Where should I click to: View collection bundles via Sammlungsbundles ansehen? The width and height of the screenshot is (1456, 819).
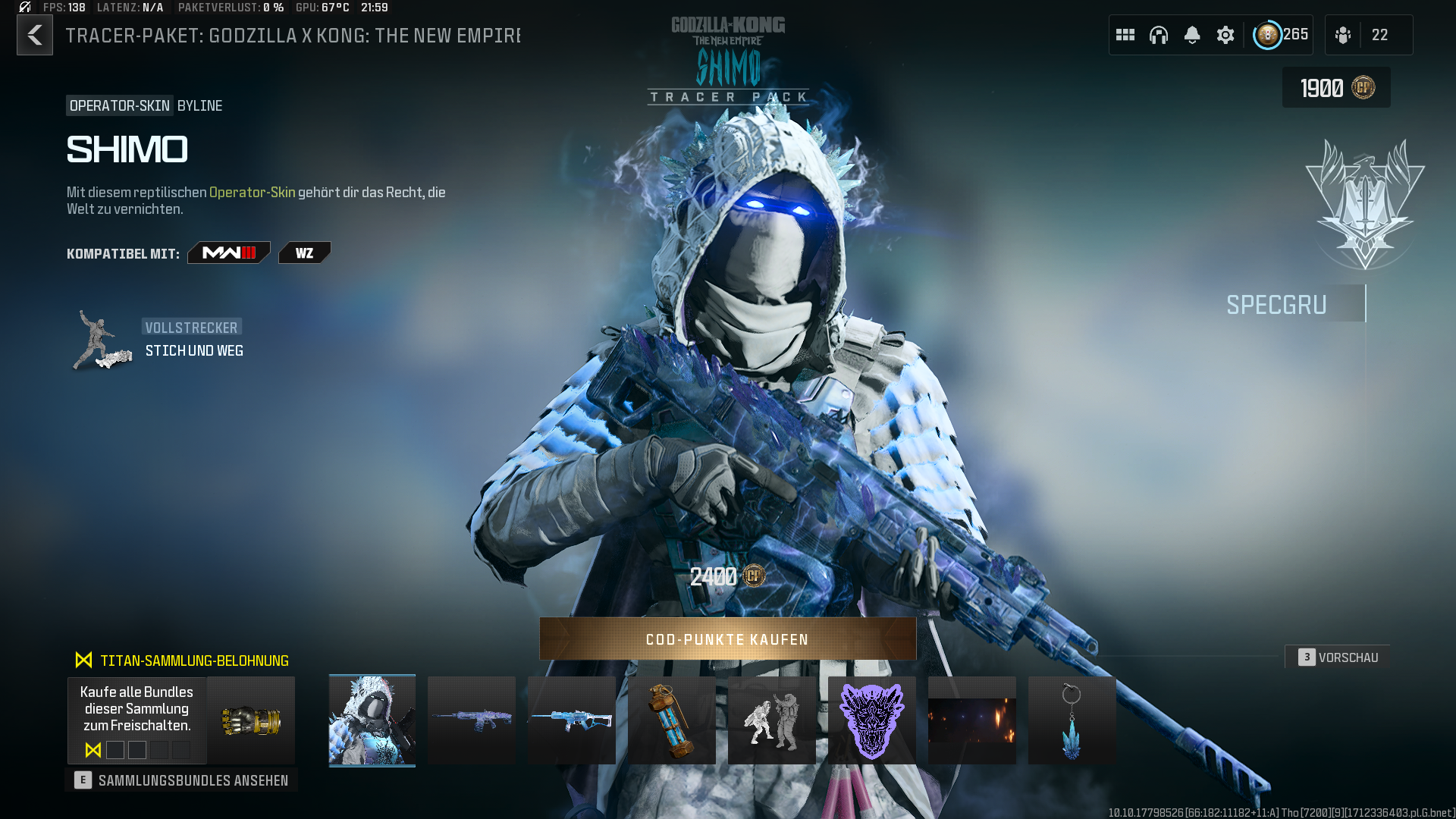click(x=181, y=780)
